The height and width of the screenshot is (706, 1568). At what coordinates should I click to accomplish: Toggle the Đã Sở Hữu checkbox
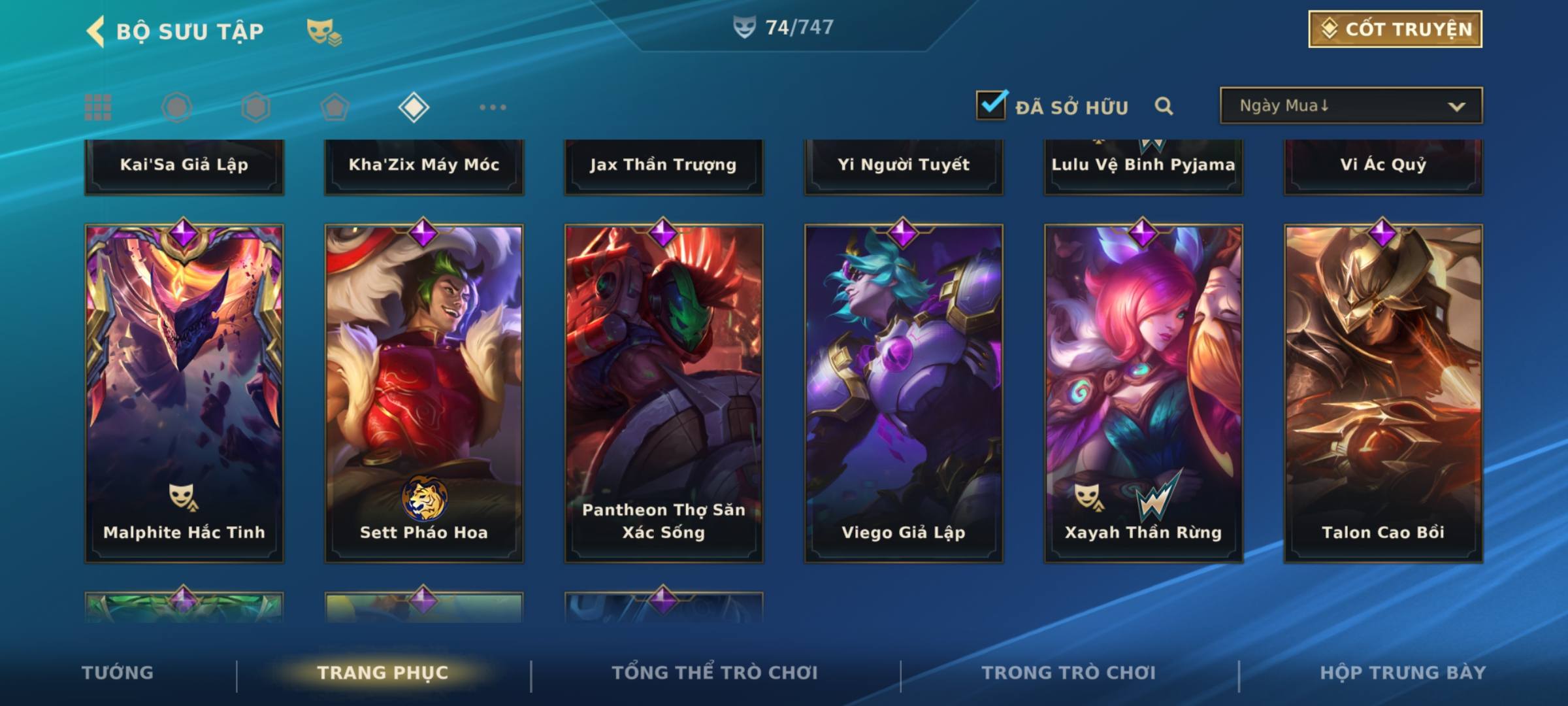point(991,105)
